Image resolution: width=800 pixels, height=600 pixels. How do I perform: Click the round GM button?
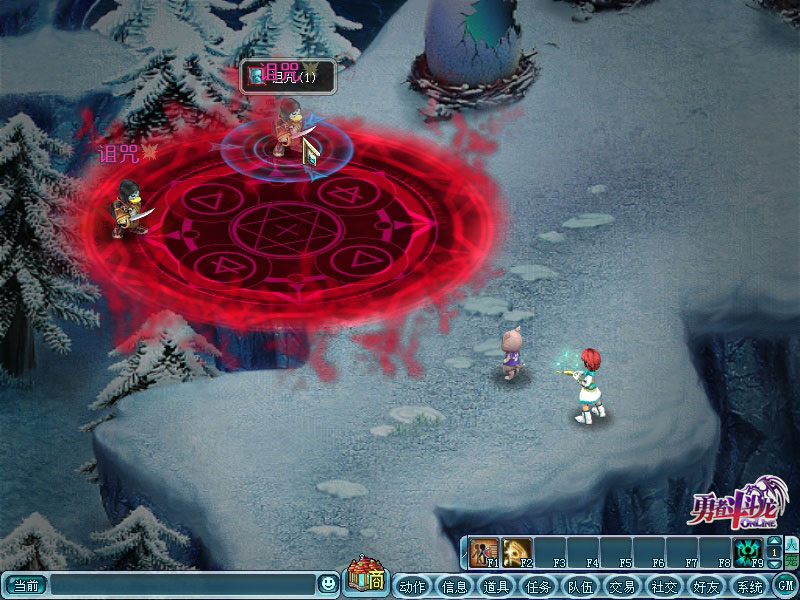pos(785,586)
